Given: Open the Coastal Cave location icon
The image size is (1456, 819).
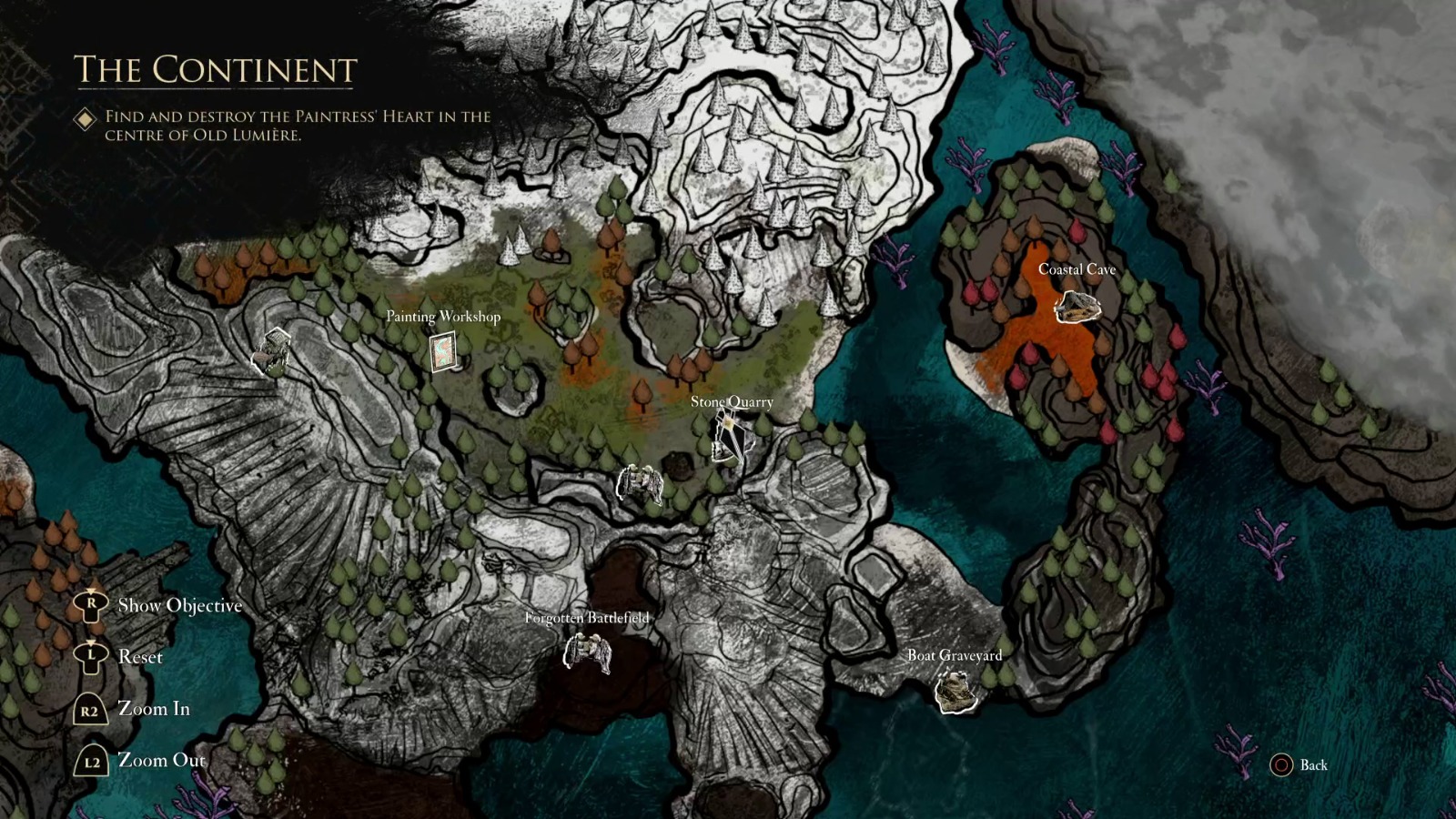Looking at the screenshot, I should 1079,308.
